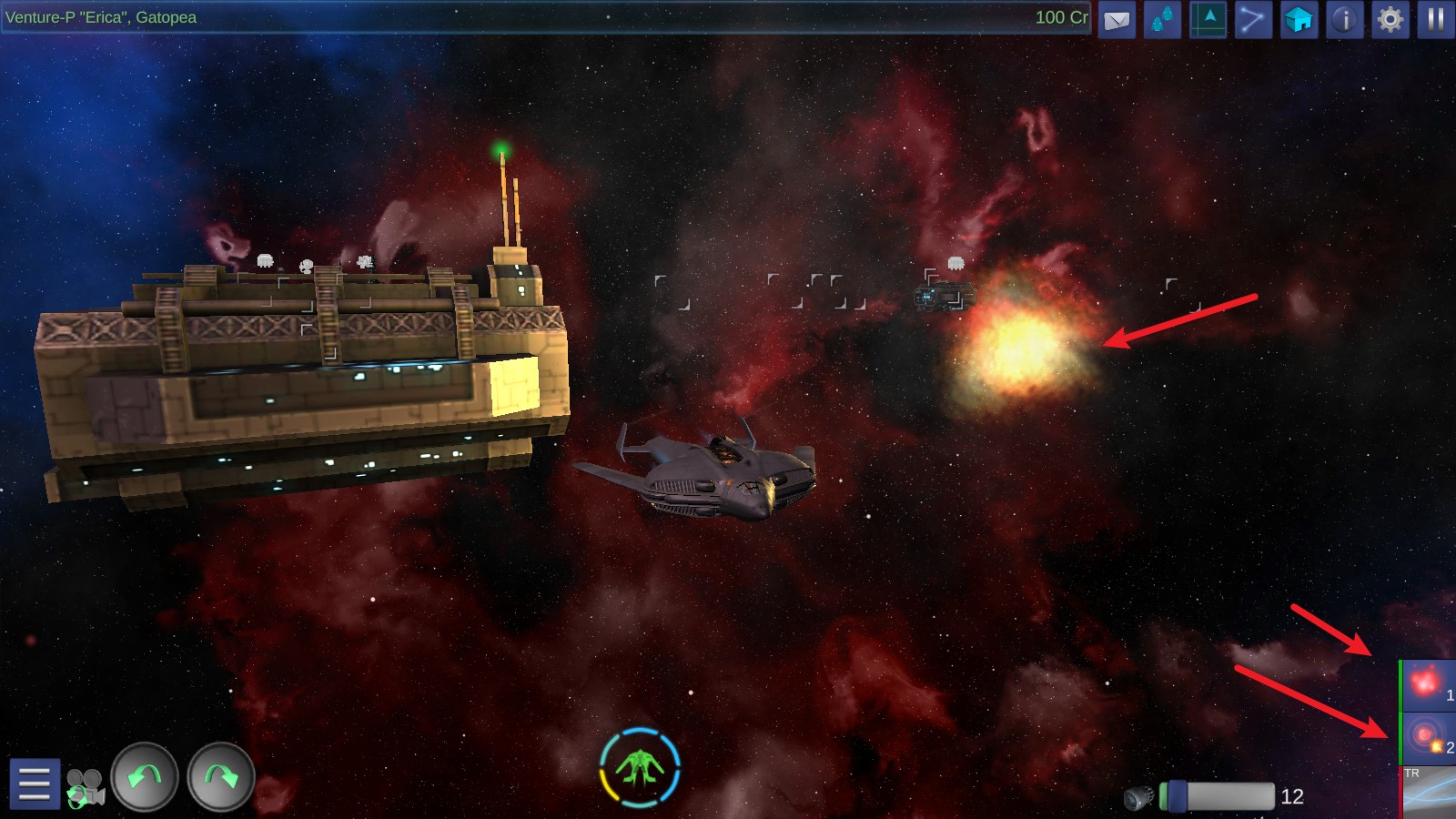Open the fleet ships panel
The image size is (1456, 819).
[1162, 20]
